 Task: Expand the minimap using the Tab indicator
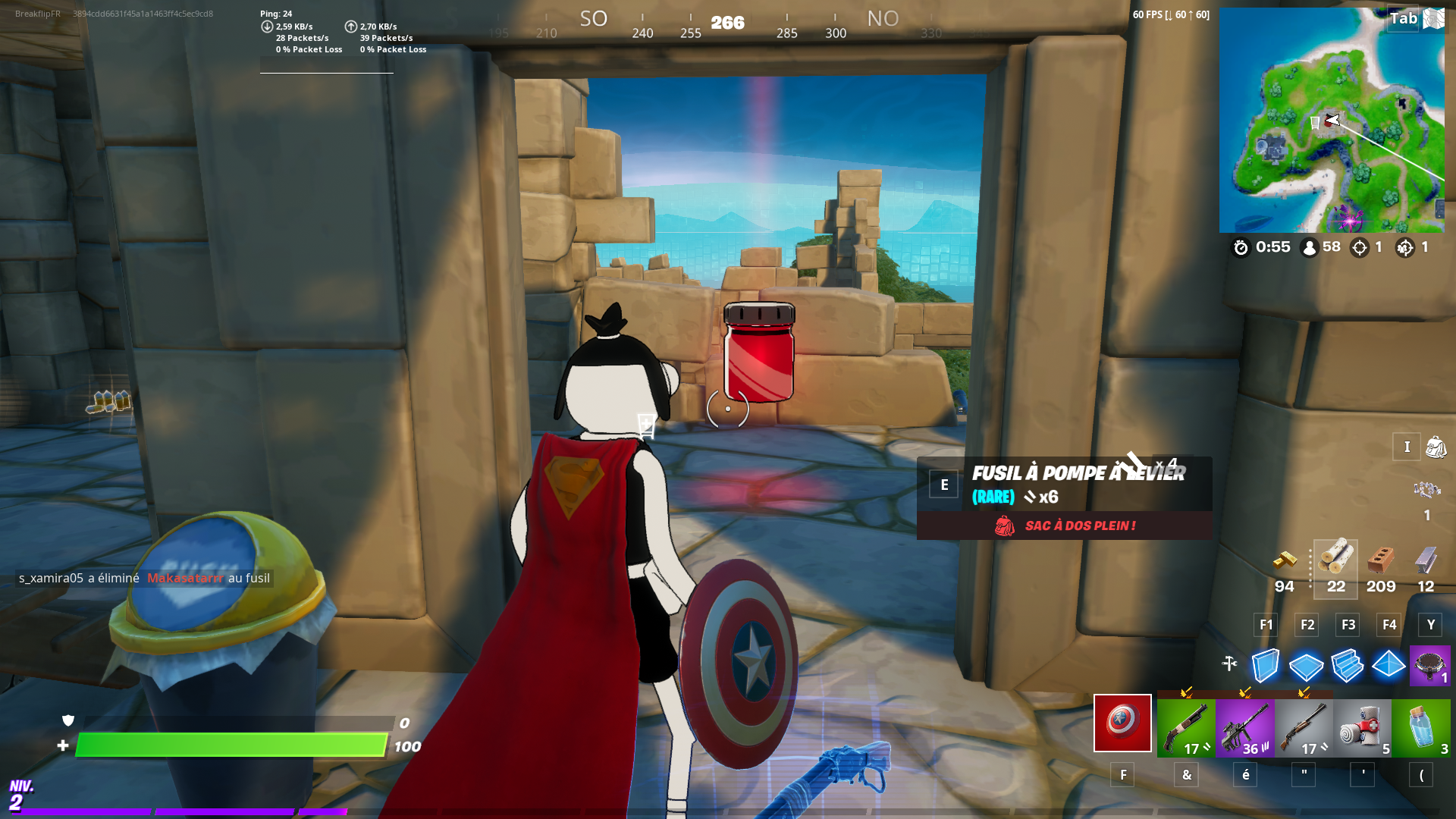1401,19
